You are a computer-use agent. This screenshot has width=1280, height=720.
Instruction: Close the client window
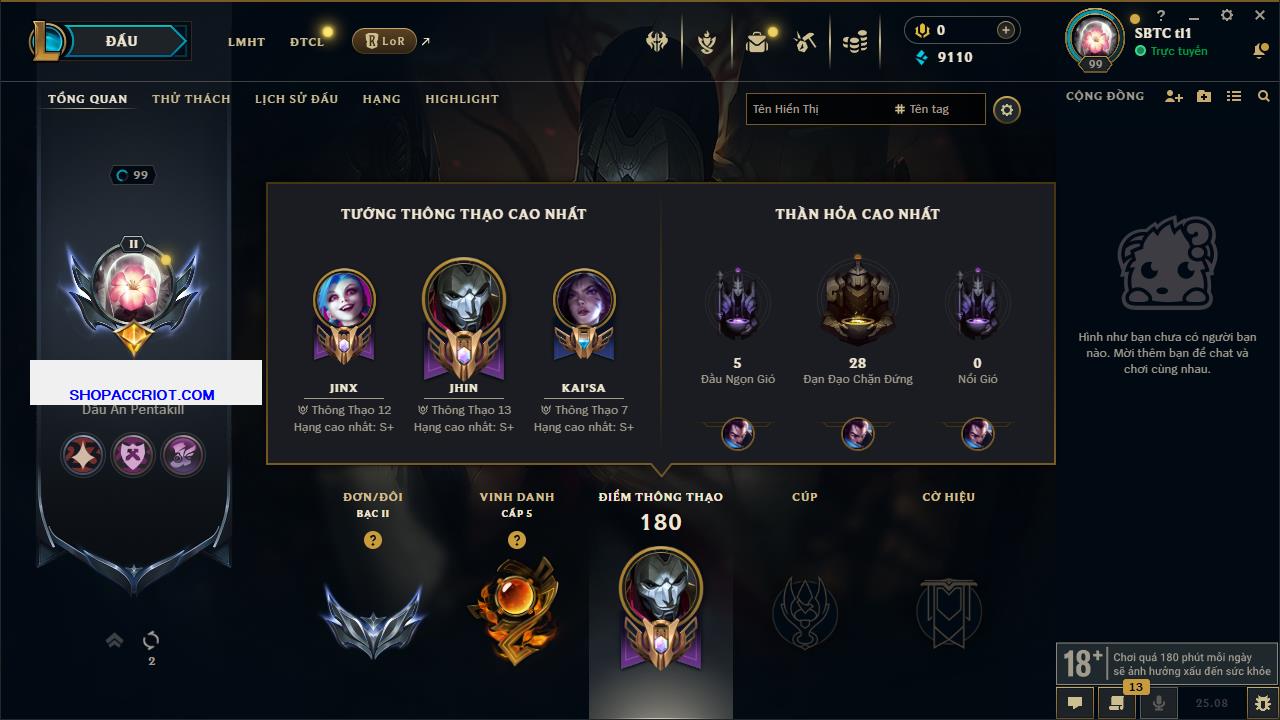pyautogui.click(x=1260, y=16)
